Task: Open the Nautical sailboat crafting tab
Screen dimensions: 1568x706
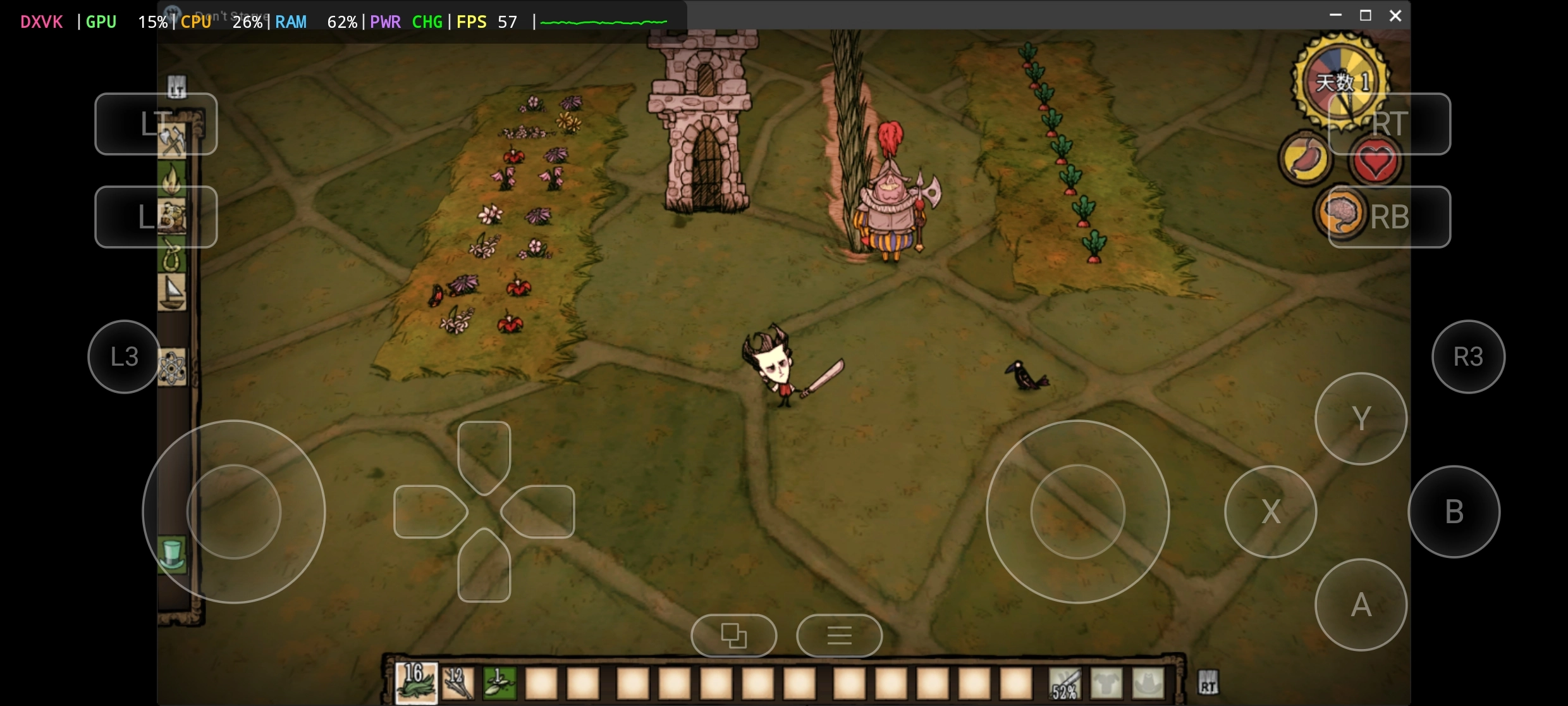Action: (172, 292)
